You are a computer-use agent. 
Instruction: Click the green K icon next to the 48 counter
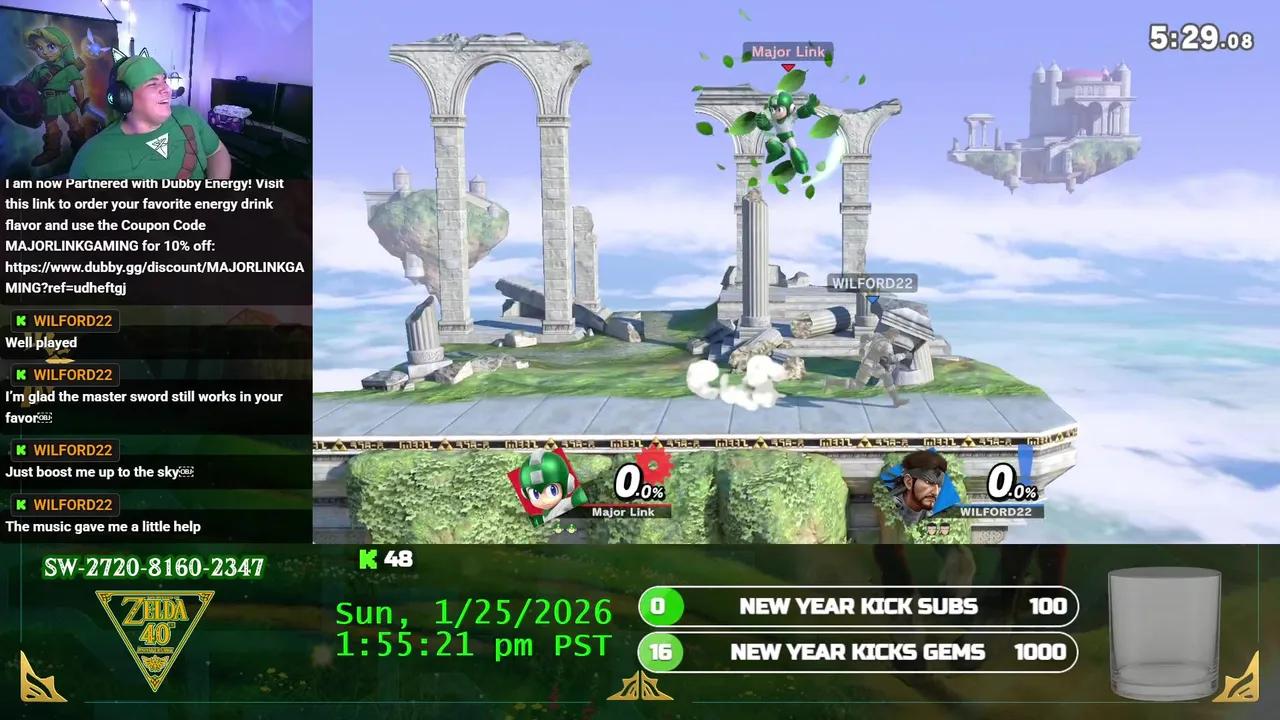367,560
